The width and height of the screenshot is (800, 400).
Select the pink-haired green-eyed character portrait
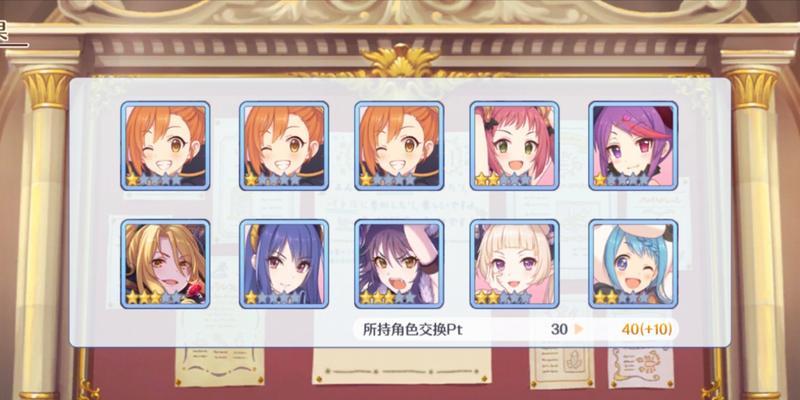(515, 146)
